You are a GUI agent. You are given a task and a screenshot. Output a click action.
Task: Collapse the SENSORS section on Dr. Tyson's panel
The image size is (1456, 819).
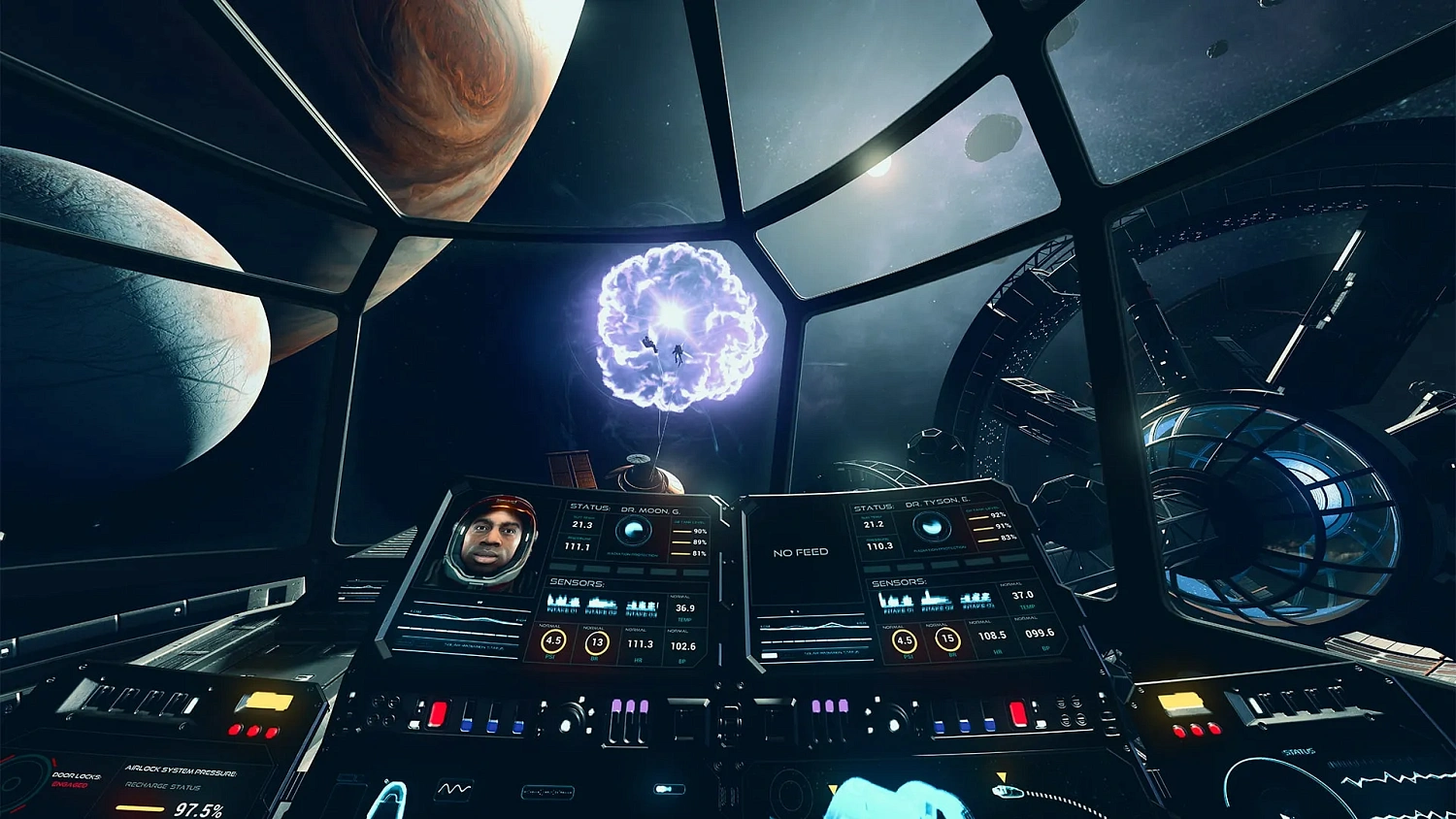coord(900,580)
